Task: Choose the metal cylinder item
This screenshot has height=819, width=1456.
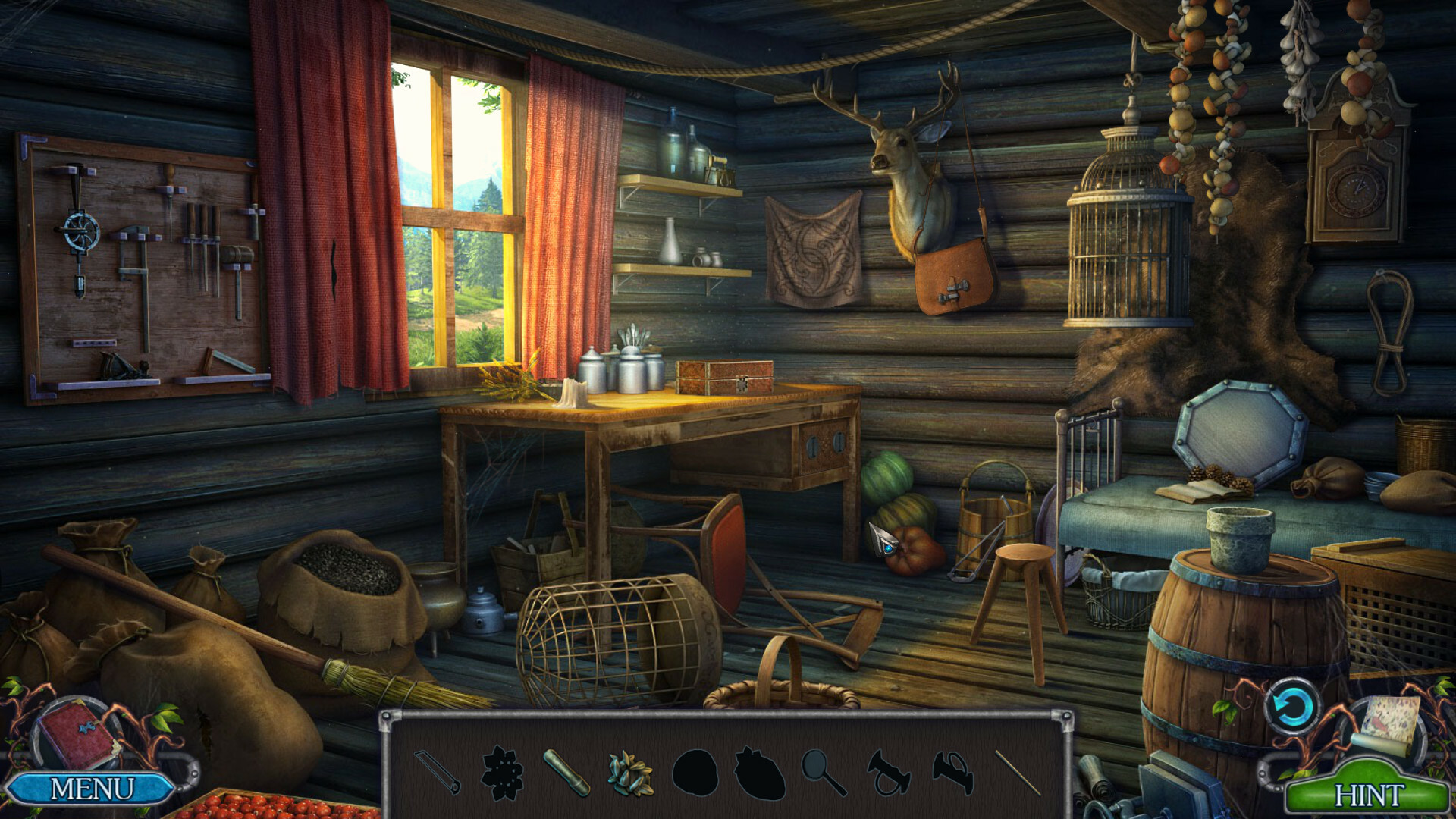Action: [x=566, y=772]
